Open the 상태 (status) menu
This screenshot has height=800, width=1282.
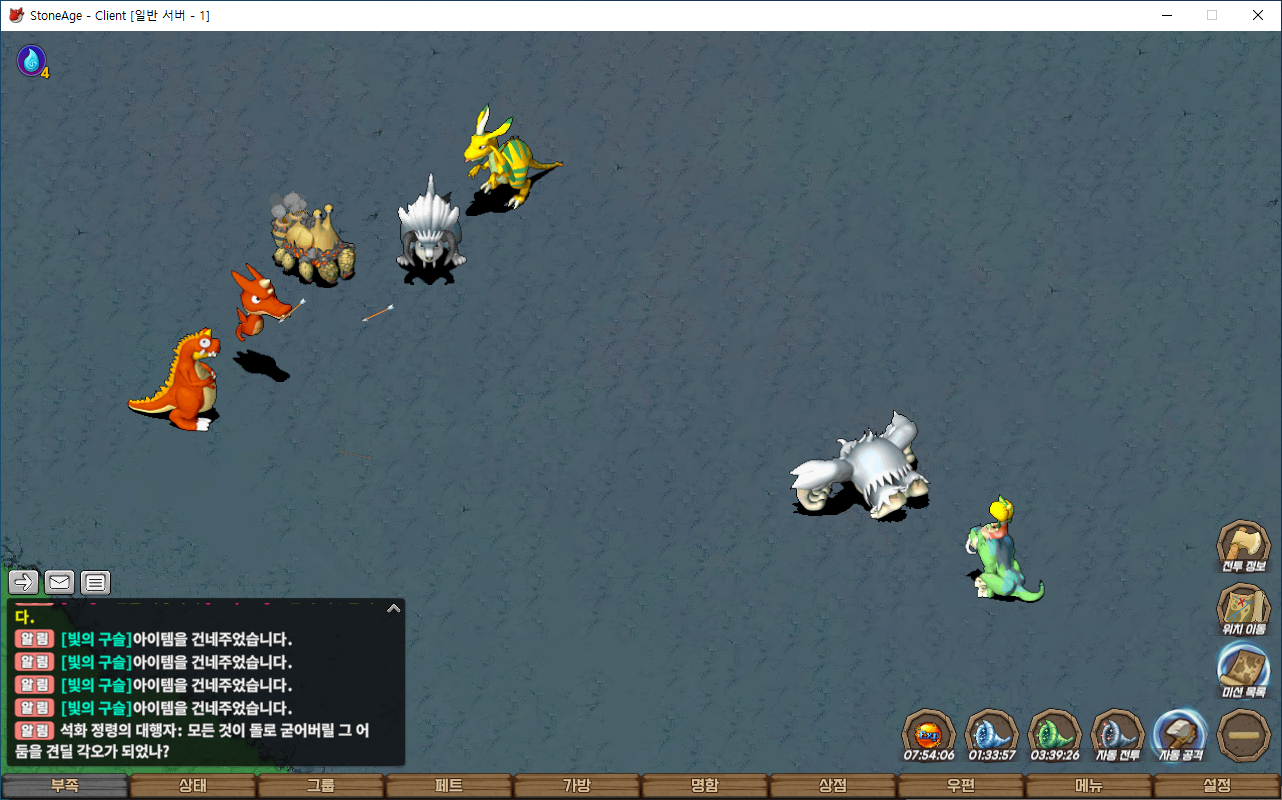pos(193,786)
